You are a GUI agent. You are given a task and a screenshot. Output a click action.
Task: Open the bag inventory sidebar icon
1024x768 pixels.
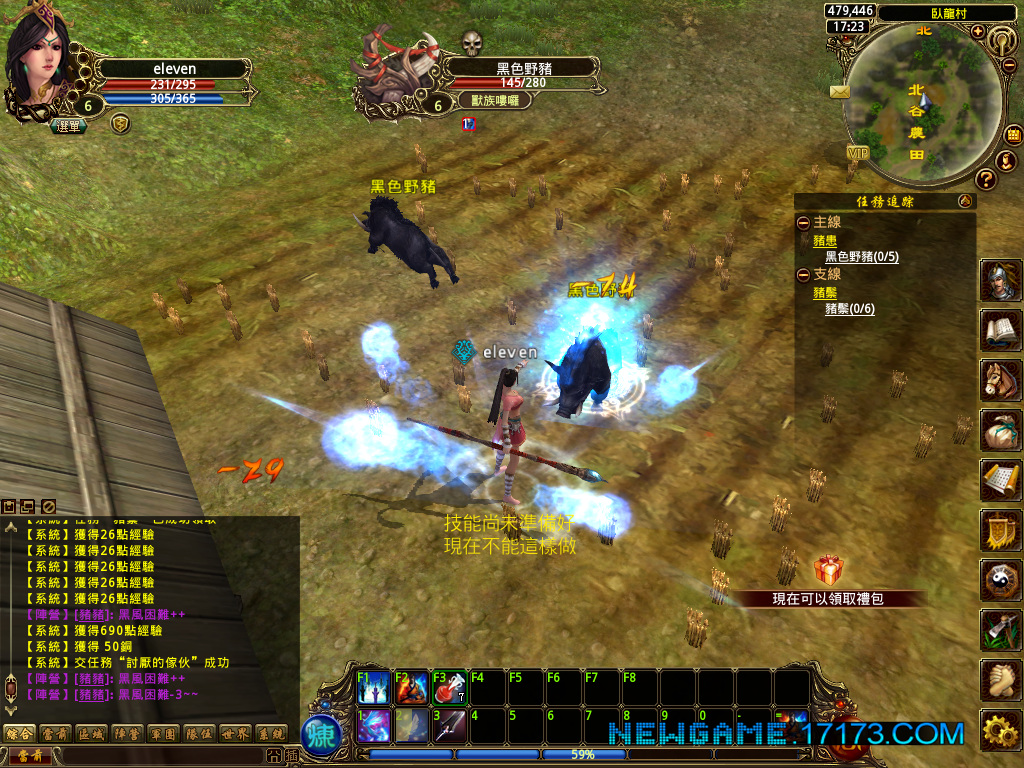[1000, 431]
